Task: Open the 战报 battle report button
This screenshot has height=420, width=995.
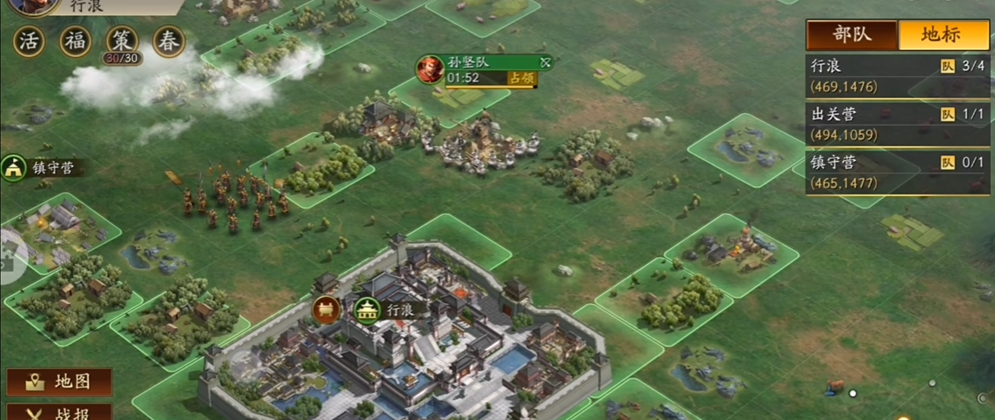Action: pyautogui.click(x=60, y=411)
